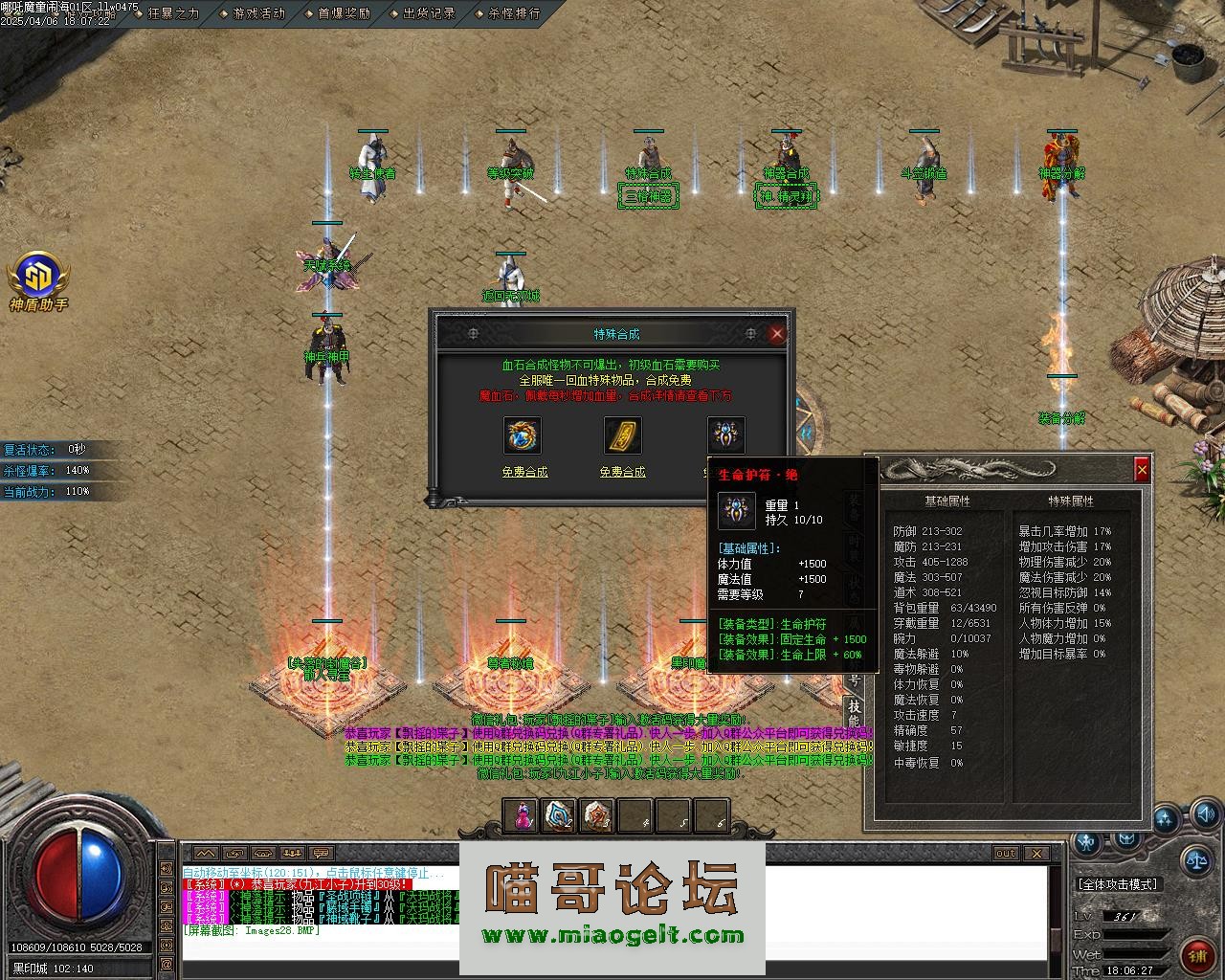
Task: Open the 游戏活动 menu entry
Action: [258, 13]
